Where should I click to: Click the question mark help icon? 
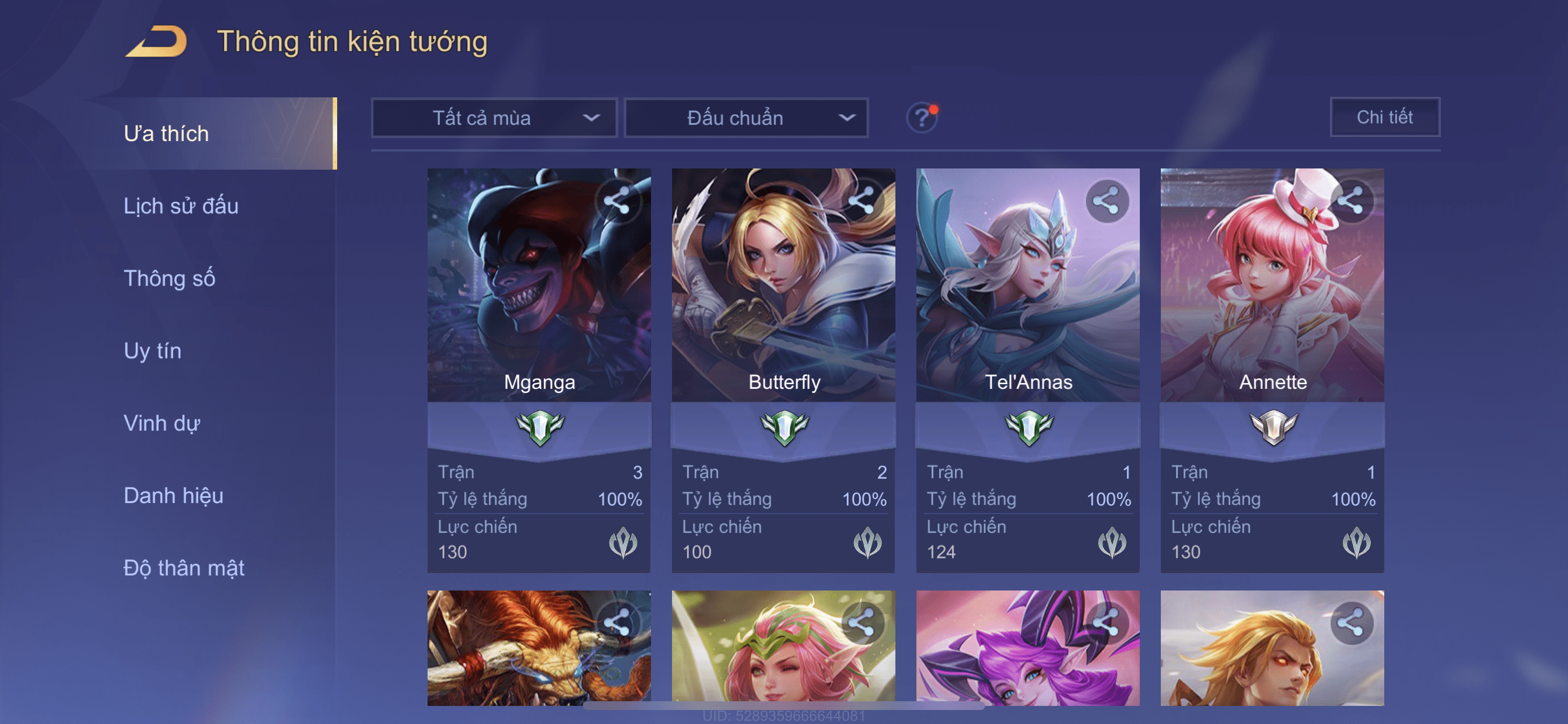pos(922,117)
